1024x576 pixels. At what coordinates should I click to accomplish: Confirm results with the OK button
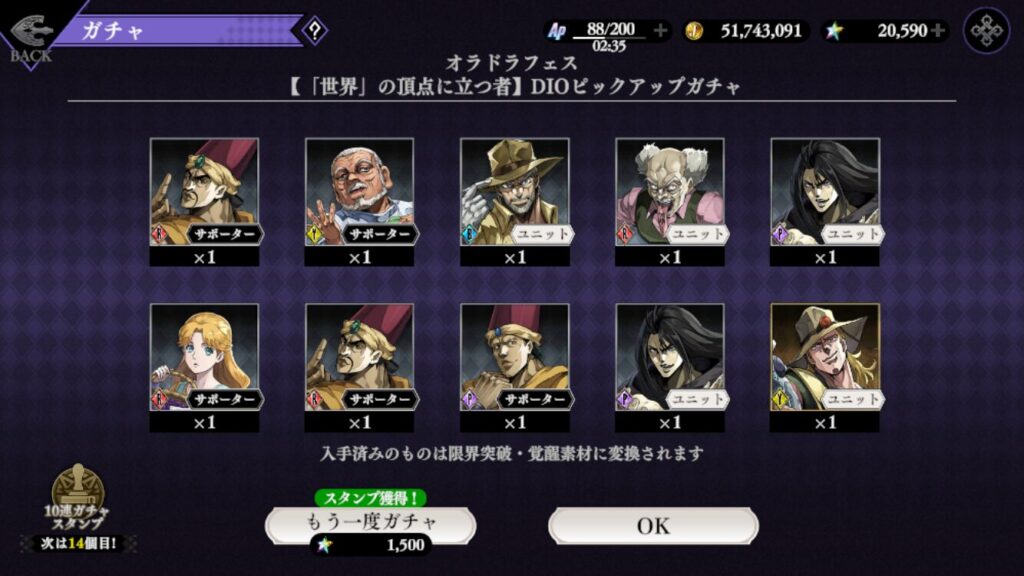[x=653, y=525]
